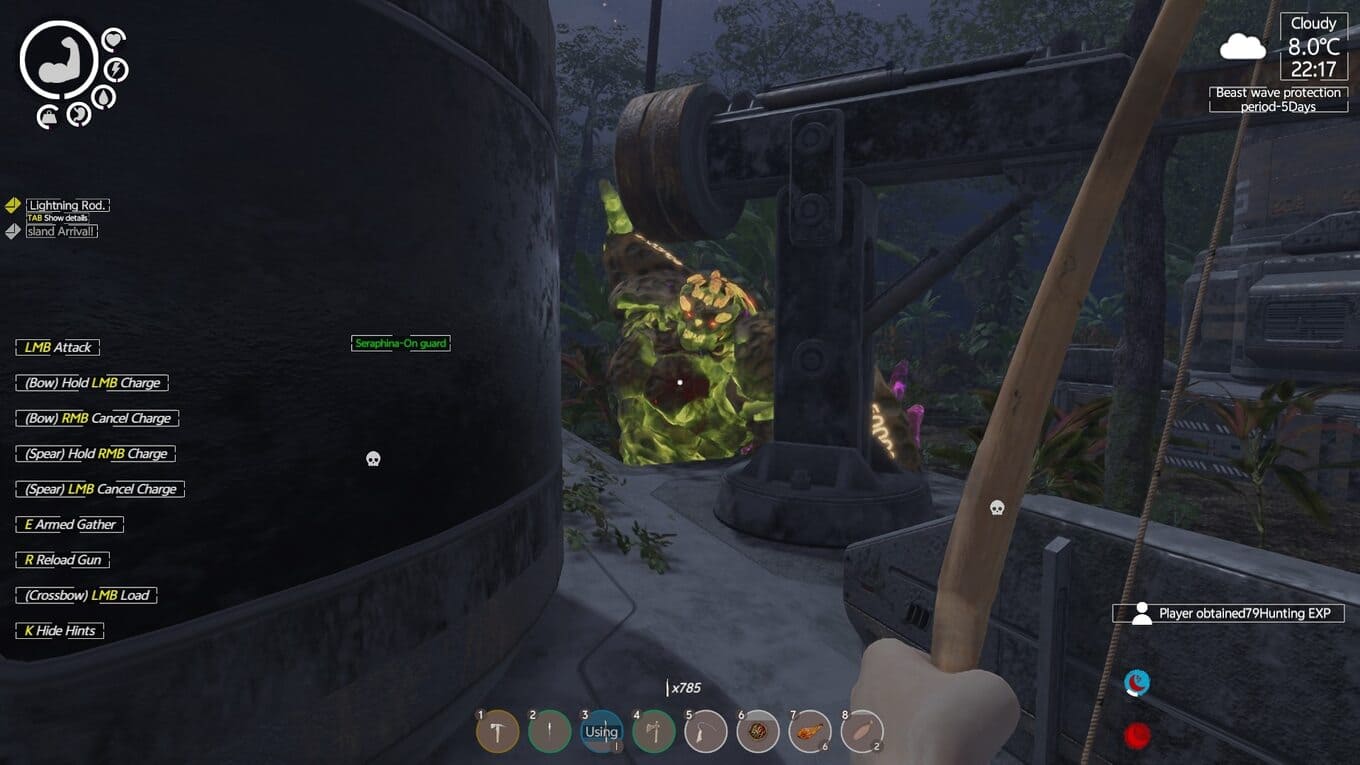Select the roasted meat leg slot
The width and height of the screenshot is (1360, 765).
coord(809,732)
